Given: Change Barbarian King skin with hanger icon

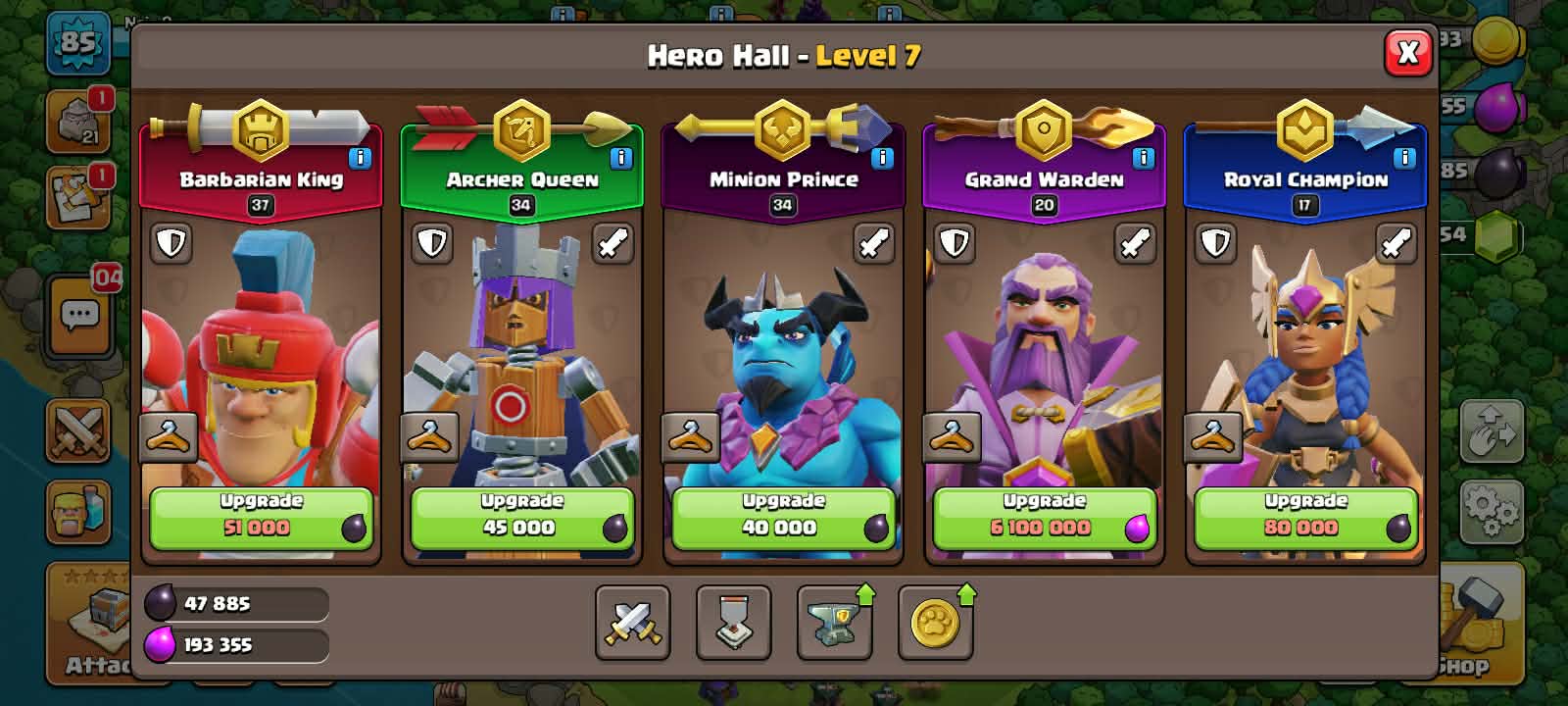Looking at the screenshot, I should point(168,437).
